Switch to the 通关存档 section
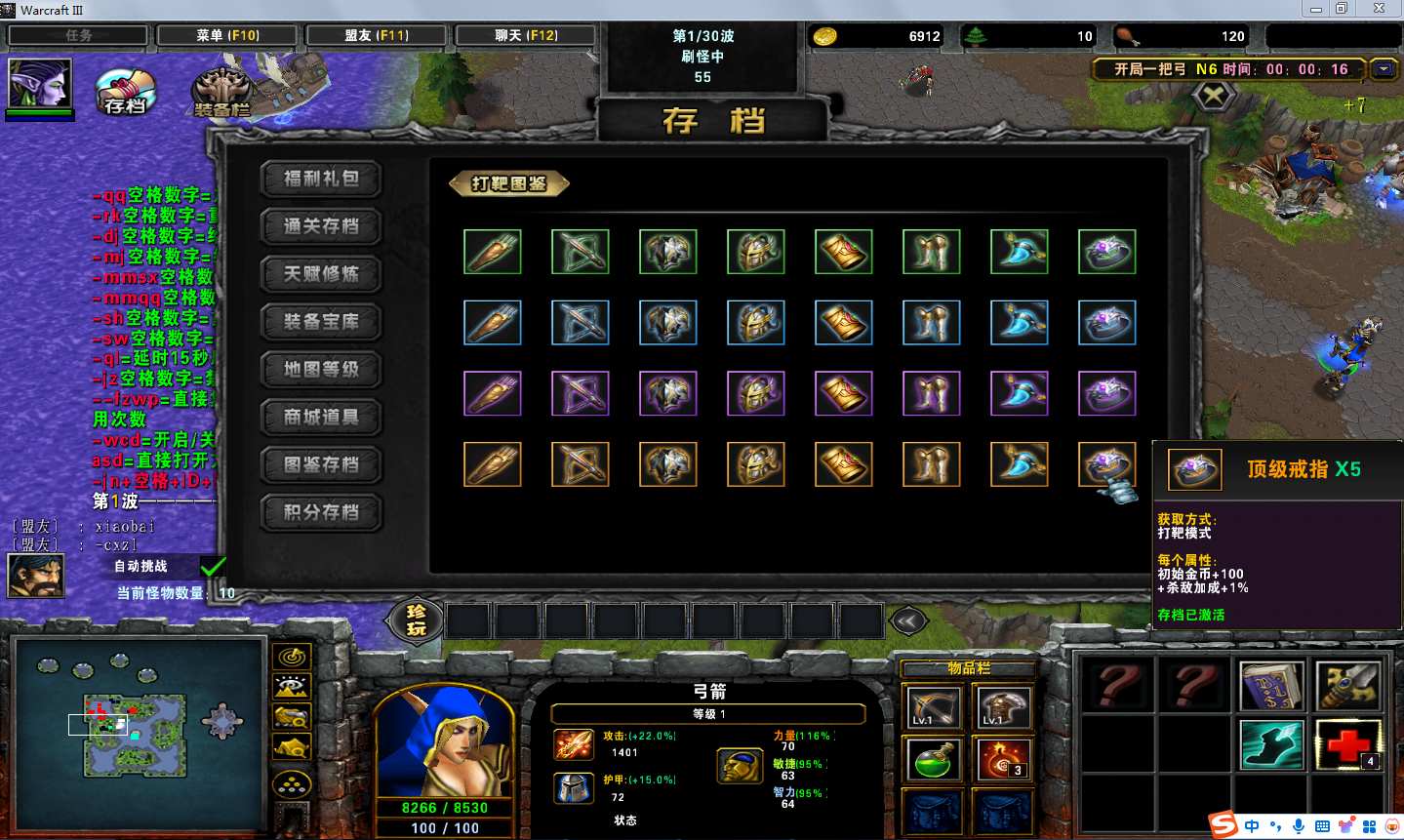1404x840 pixels. 321,226
